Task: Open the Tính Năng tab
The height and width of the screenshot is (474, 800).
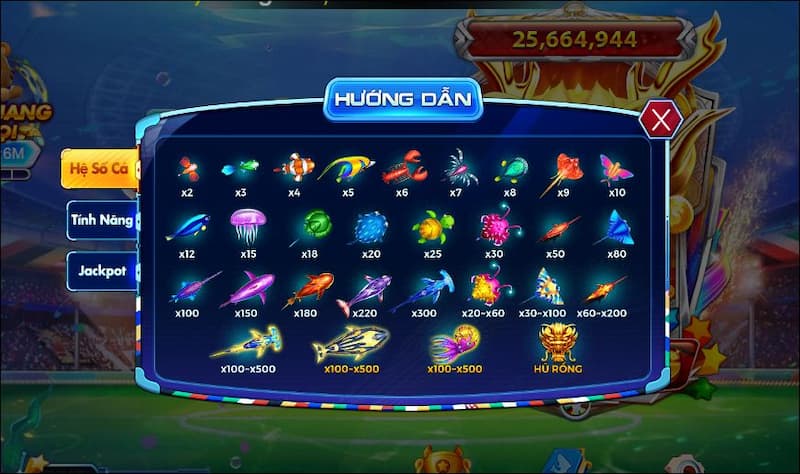Action: click(101, 219)
